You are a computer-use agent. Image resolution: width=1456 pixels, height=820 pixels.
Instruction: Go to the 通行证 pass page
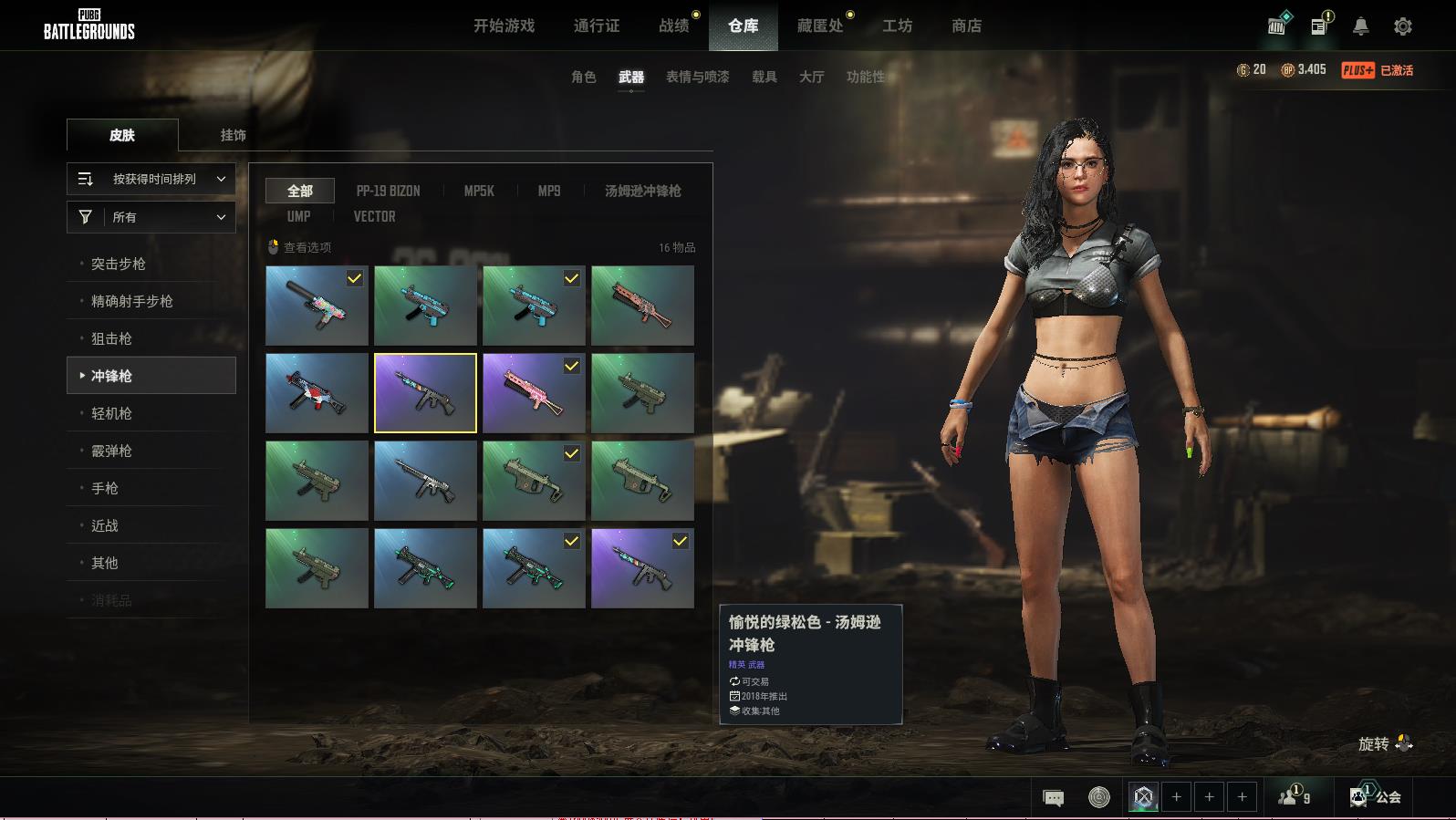(x=597, y=26)
